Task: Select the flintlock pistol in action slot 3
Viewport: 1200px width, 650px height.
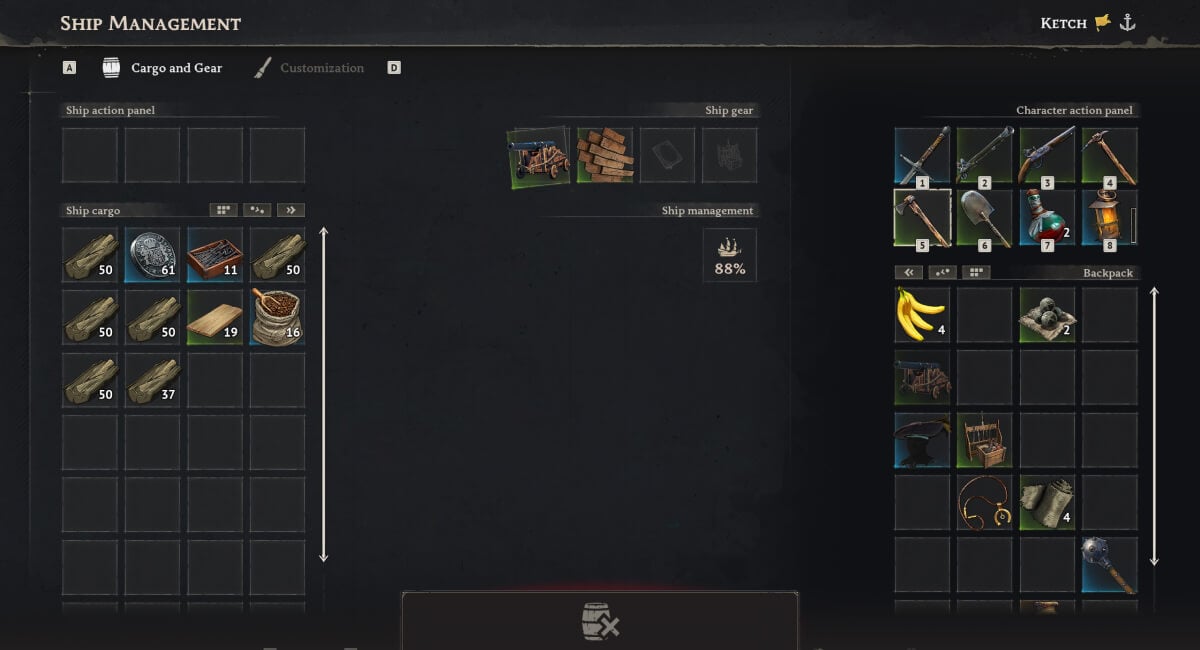Action: coord(1047,155)
